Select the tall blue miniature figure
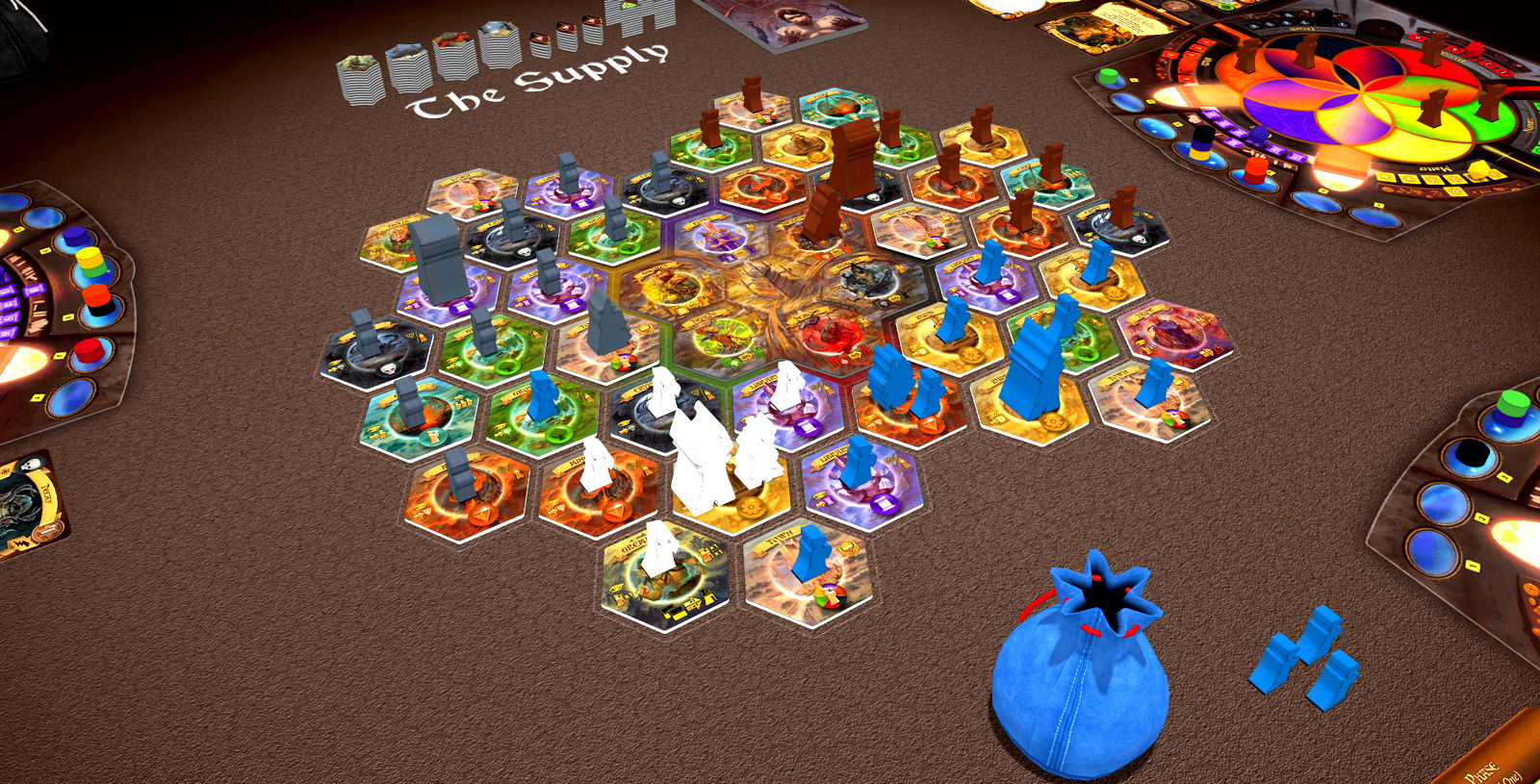 pyautogui.click(x=1032, y=368)
